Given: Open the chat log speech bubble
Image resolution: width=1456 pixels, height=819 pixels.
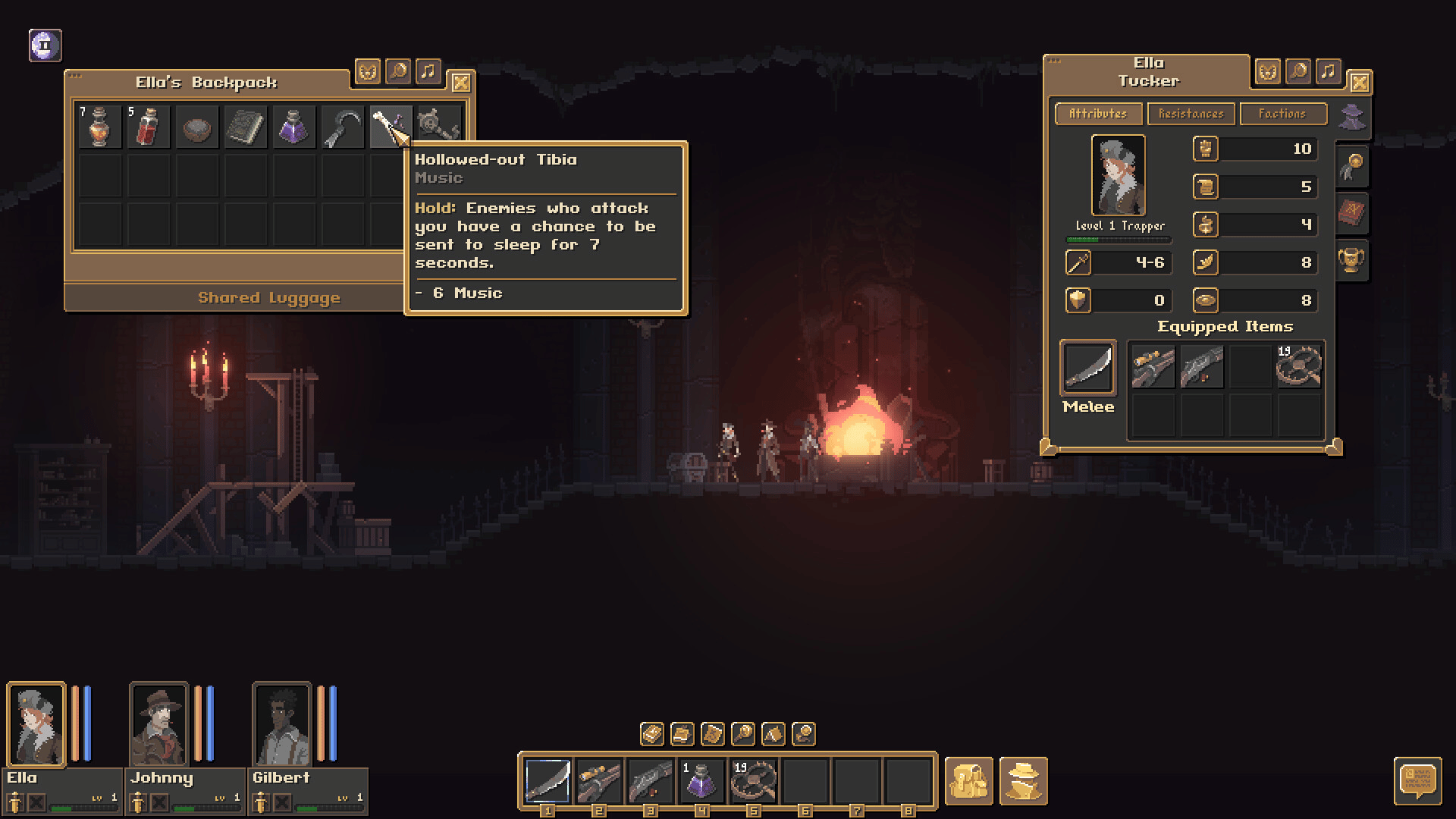Looking at the screenshot, I should [1417, 780].
